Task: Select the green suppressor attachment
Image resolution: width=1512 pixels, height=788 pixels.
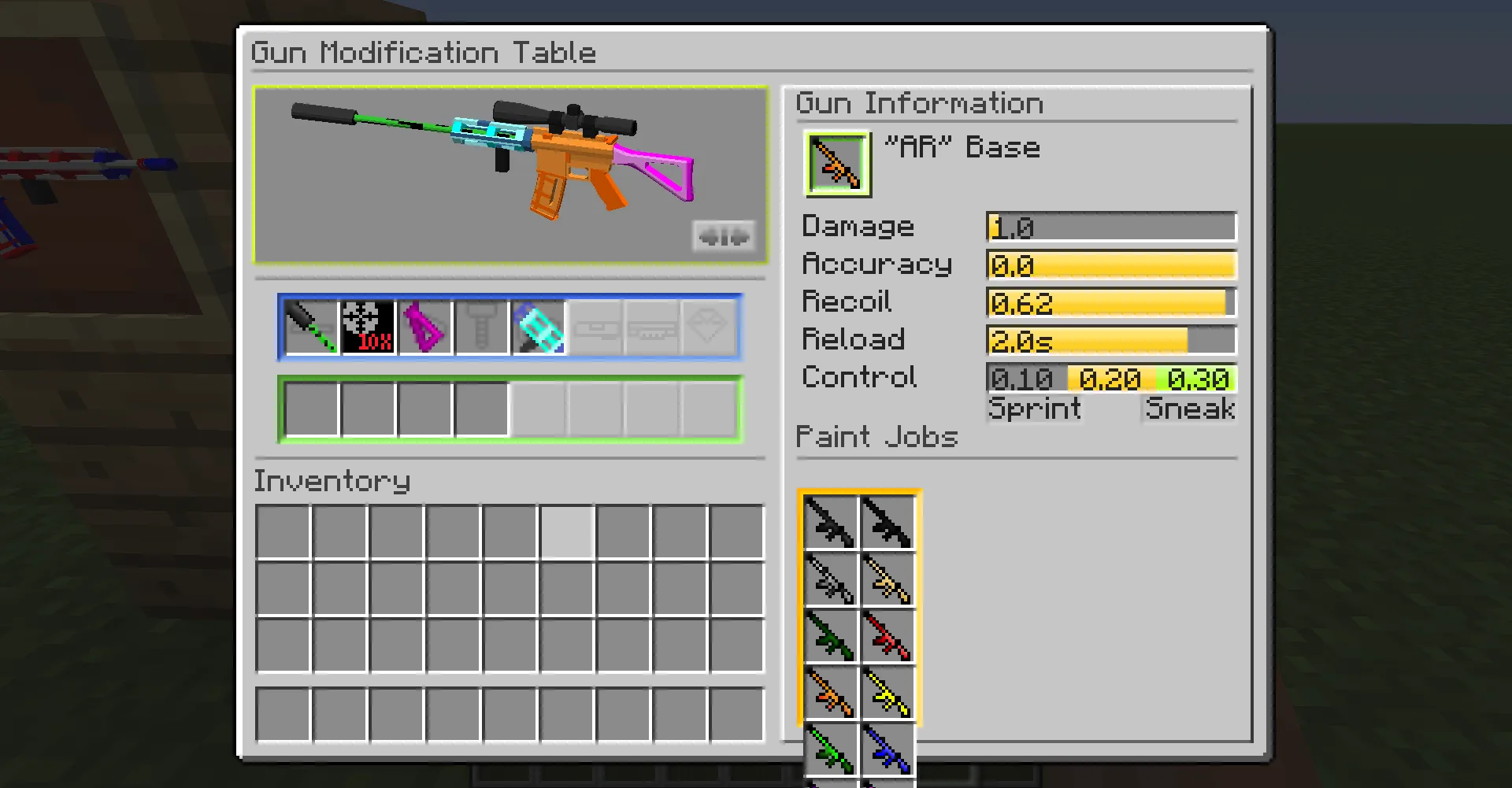Action: click(310, 327)
